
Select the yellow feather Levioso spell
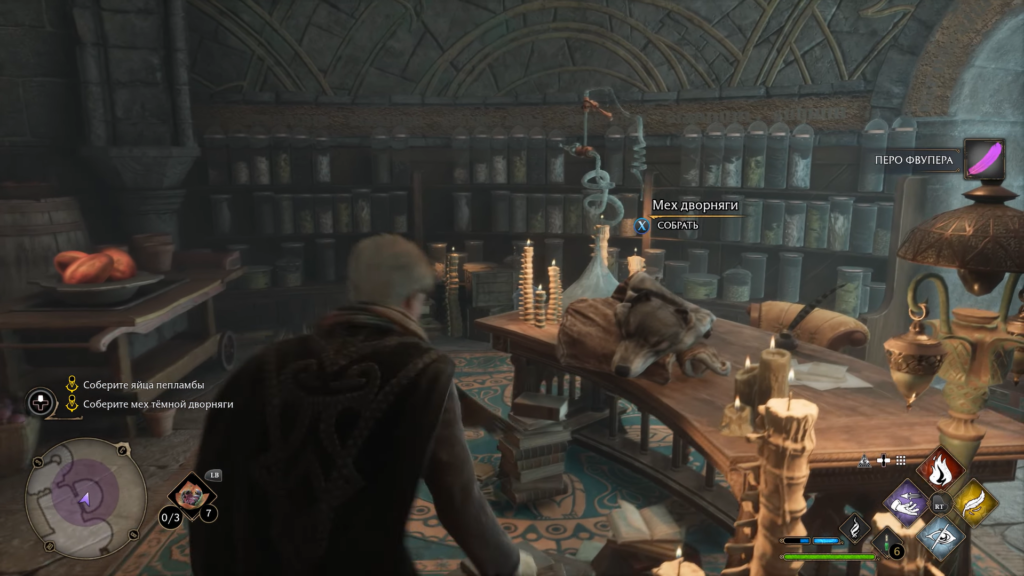[973, 502]
